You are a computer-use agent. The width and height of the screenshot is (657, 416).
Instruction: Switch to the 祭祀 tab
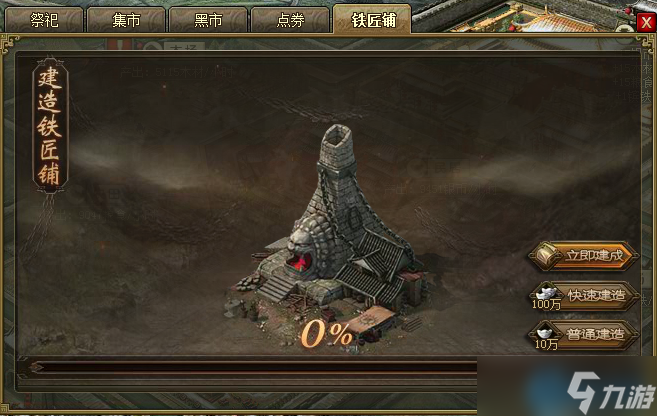click(x=45, y=19)
